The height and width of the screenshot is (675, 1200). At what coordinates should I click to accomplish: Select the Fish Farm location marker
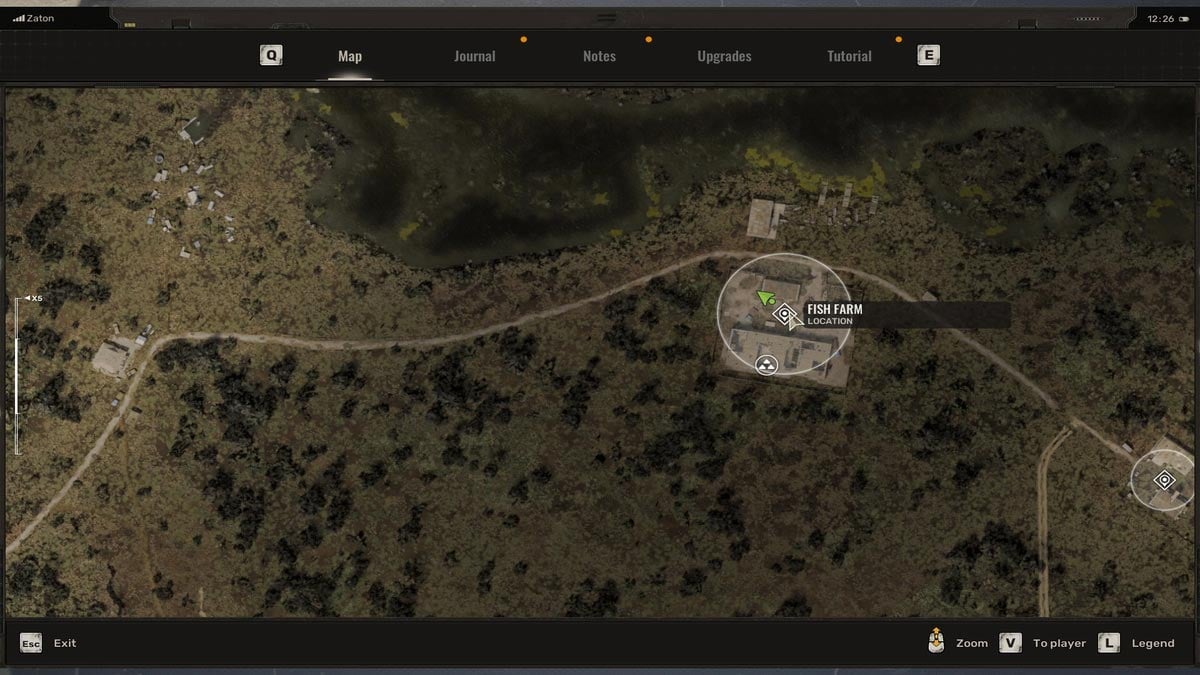pos(785,315)
